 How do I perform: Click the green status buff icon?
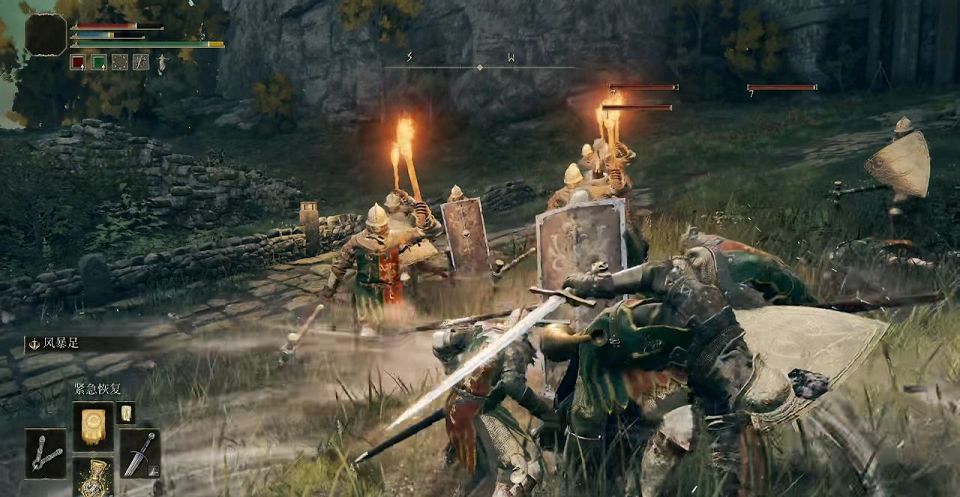click(99, 62)
